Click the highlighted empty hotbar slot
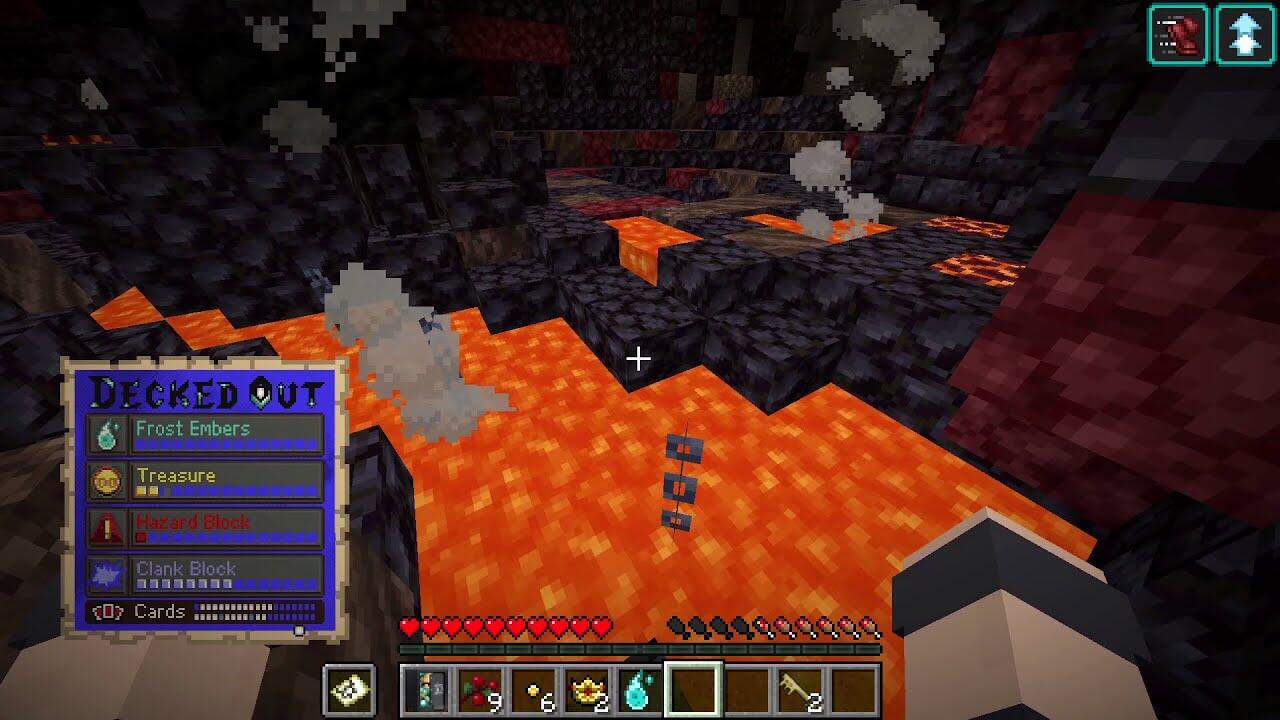The image size is (1280, 720). click(x=693, y=690)
